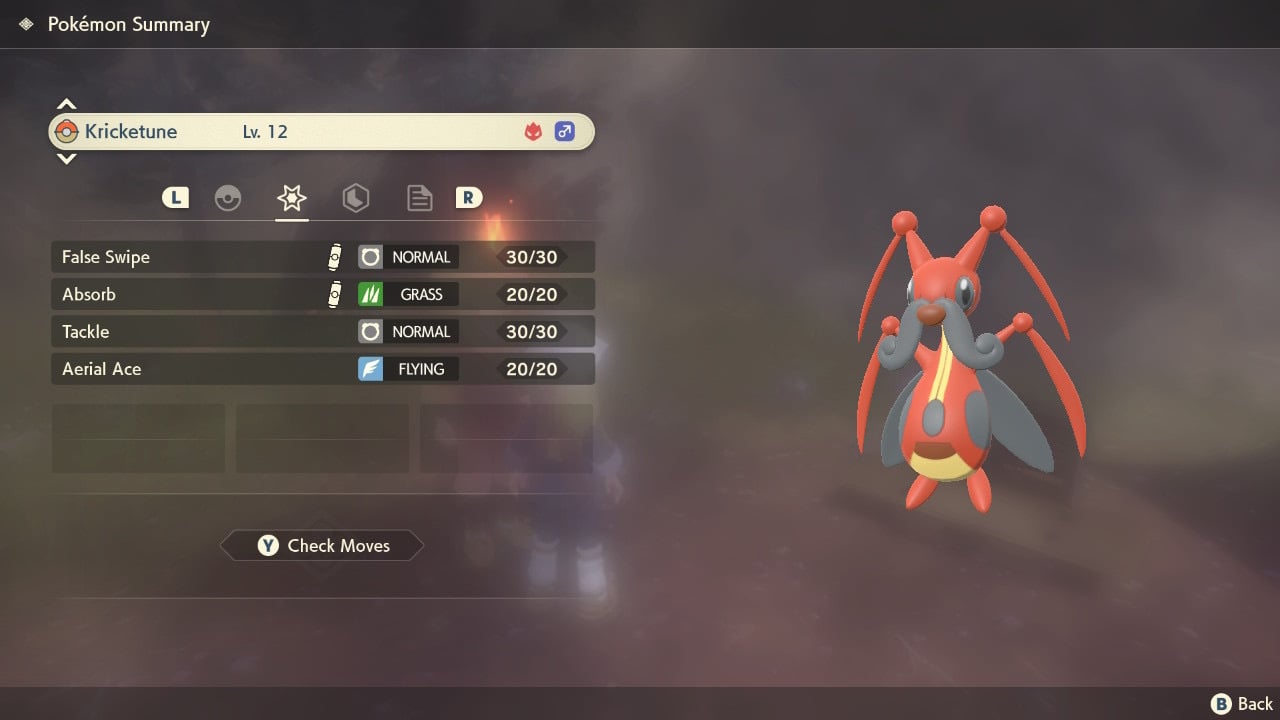The height and width of the screenshot is (720, 1280).
Task: Open the Poké Ball info tab
Action: coord(228,198)
